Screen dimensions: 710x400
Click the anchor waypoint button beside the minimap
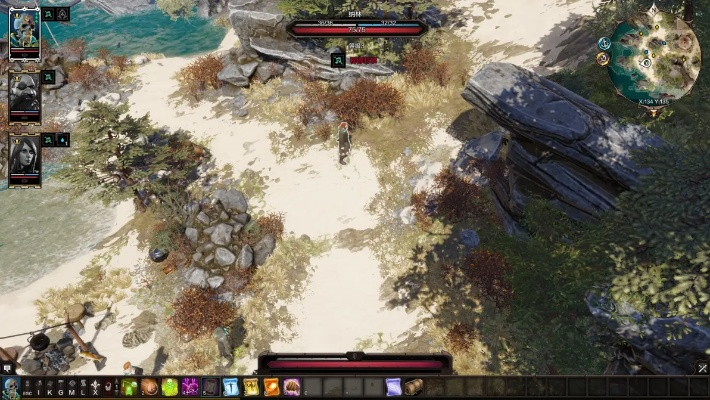click(604, 43)
